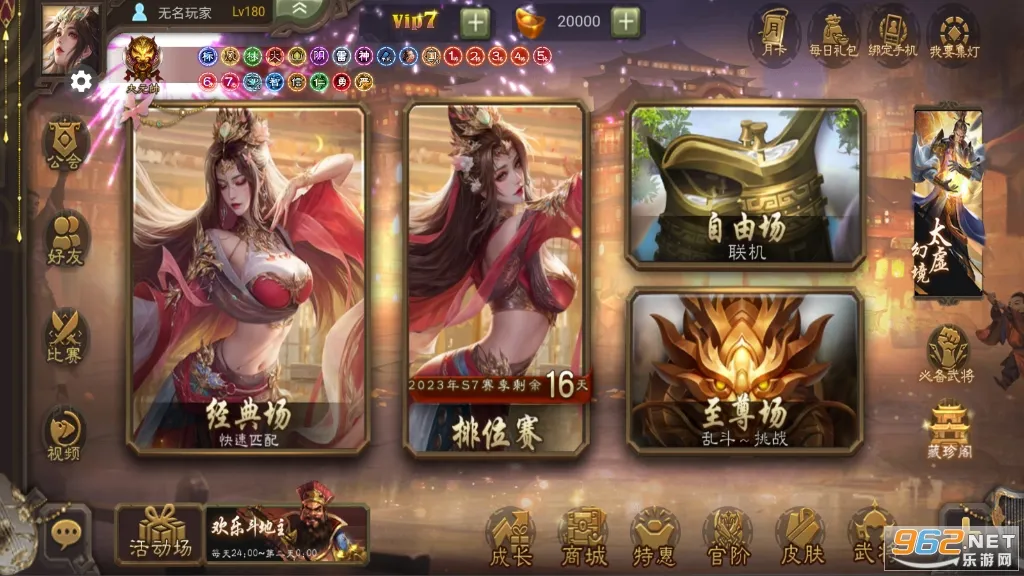Choose the 至尊场 challenge mode
1024x576 pixels.
click(x=746, y=371)
